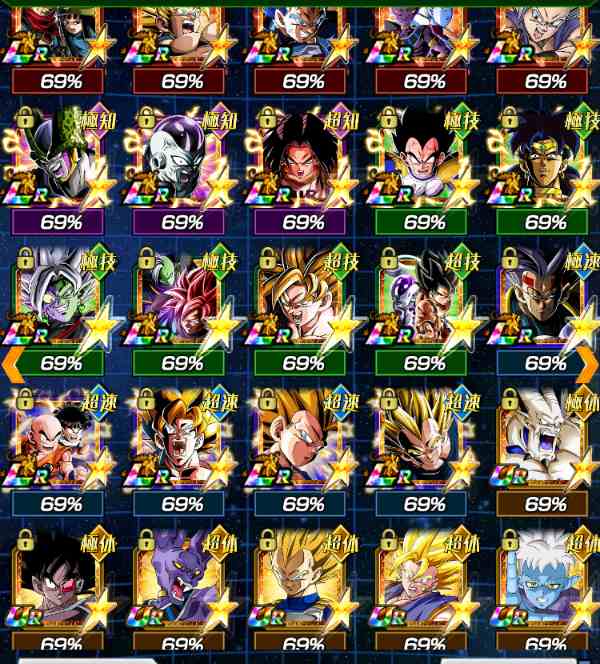Go to the next page with right arrow
Viewport: 600px width, 664px height.
pyautogui.click(x=589, y=359)
